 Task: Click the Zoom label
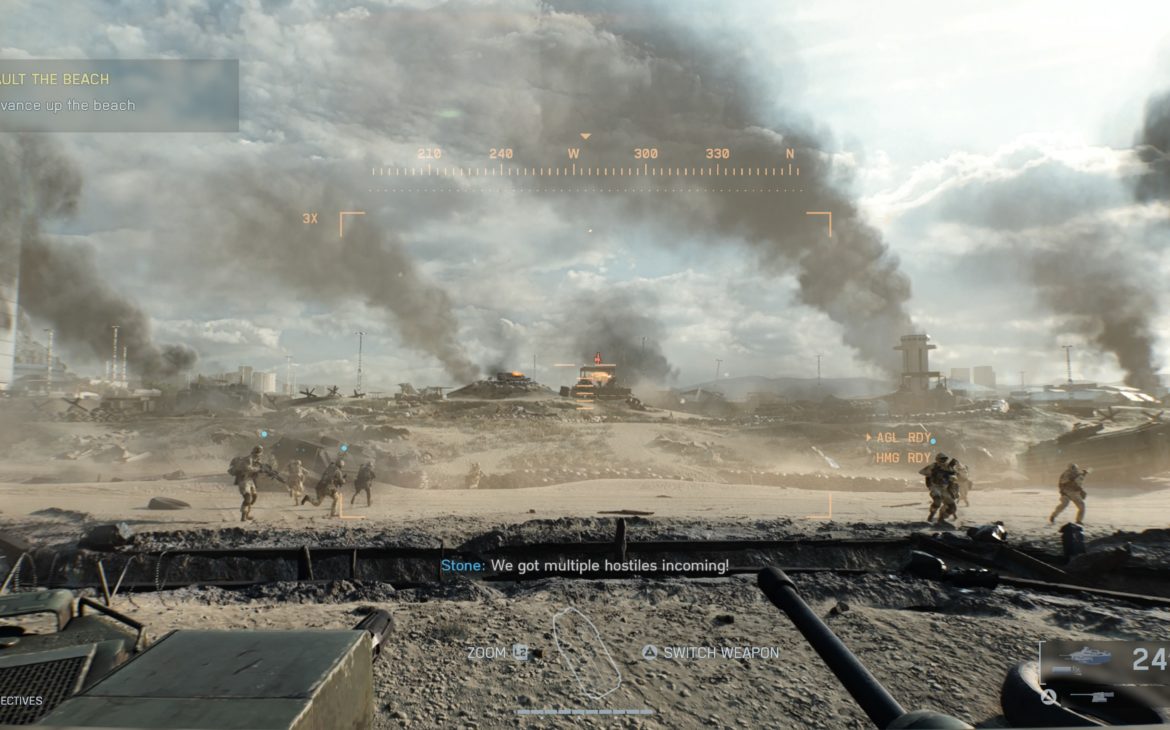487,653
